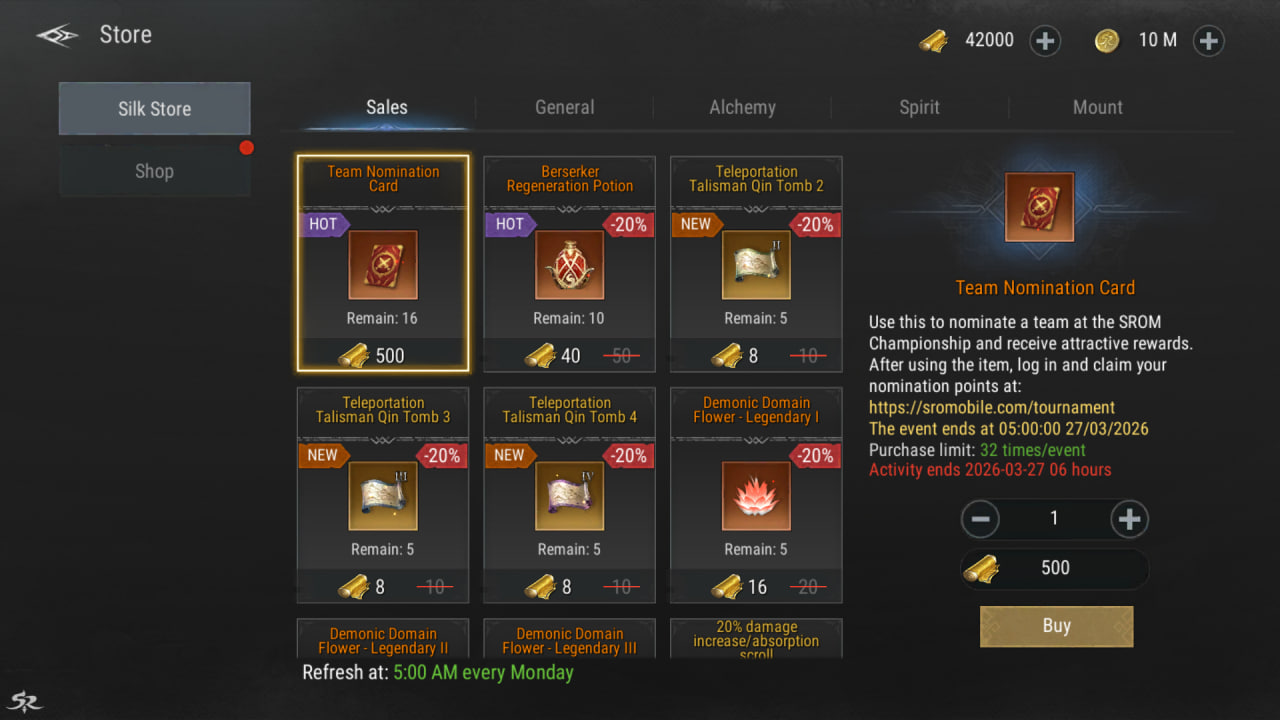Pick Teleportation Talisman Qin Tomb 3
The image size is (1280, 720).
[383, 495]
